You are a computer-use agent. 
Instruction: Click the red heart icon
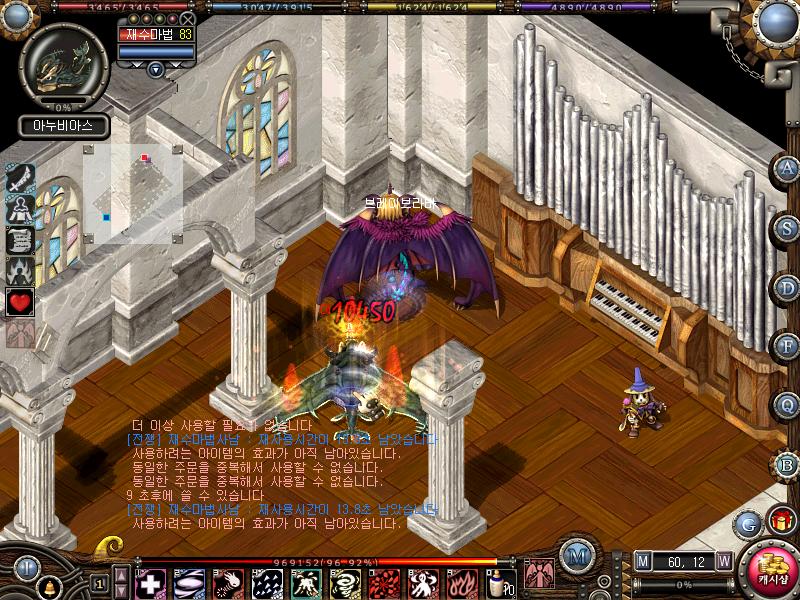(x=21, y=301)
